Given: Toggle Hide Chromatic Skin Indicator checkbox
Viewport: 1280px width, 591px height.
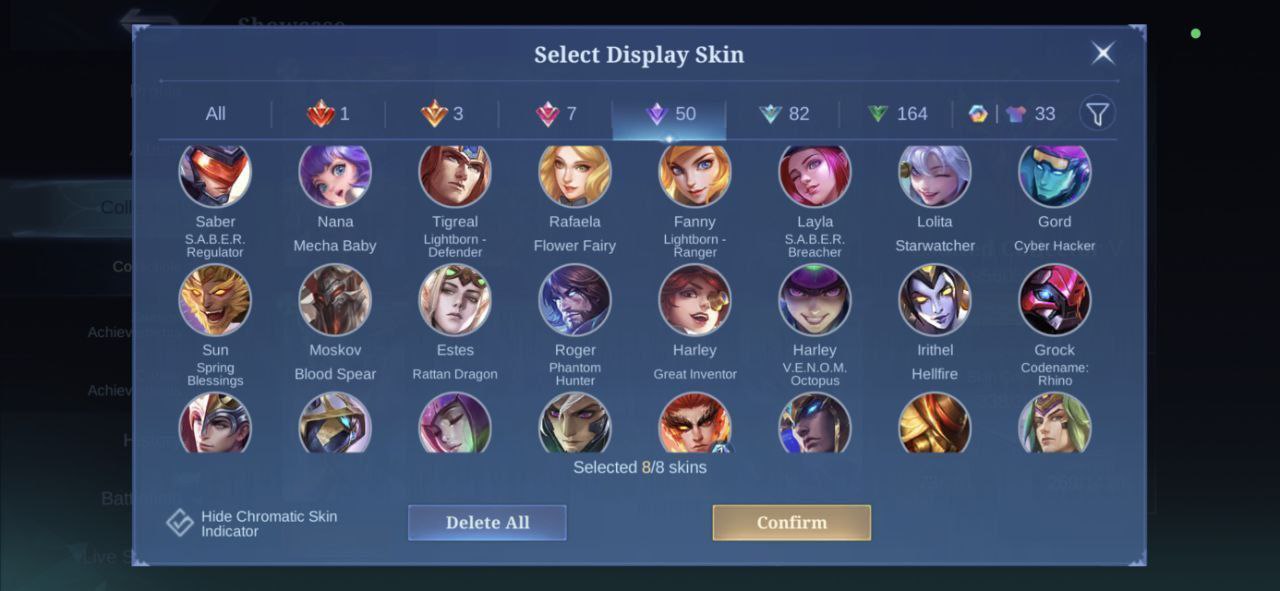Looking at the screenshot, I should tap(180, 523).
